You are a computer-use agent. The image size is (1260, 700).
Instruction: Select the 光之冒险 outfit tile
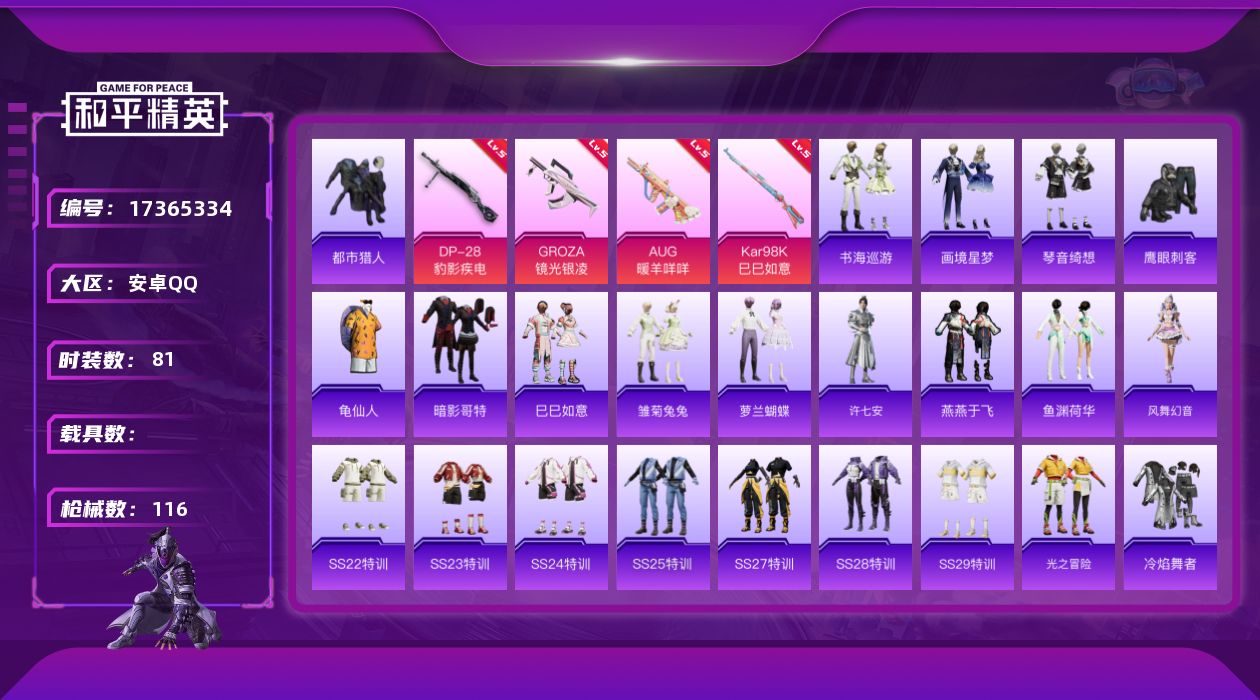pos(1068,516)
